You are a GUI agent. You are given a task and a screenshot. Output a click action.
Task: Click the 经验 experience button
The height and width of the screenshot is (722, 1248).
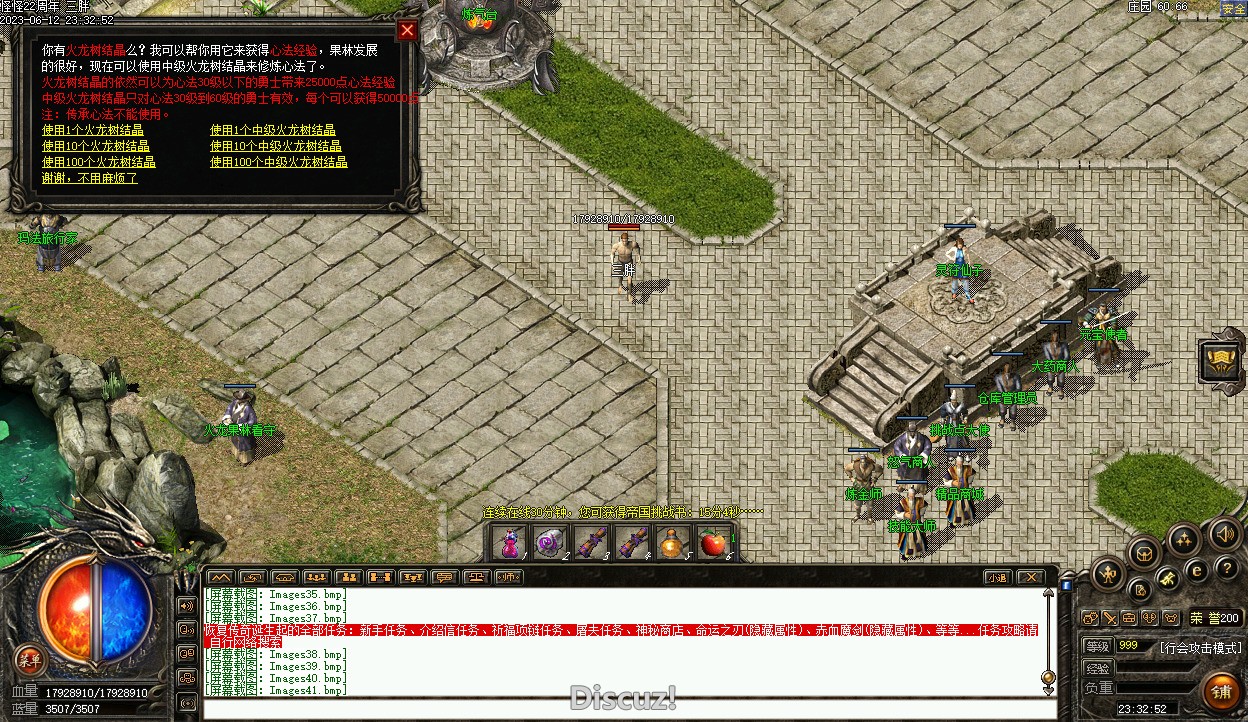1098,667
